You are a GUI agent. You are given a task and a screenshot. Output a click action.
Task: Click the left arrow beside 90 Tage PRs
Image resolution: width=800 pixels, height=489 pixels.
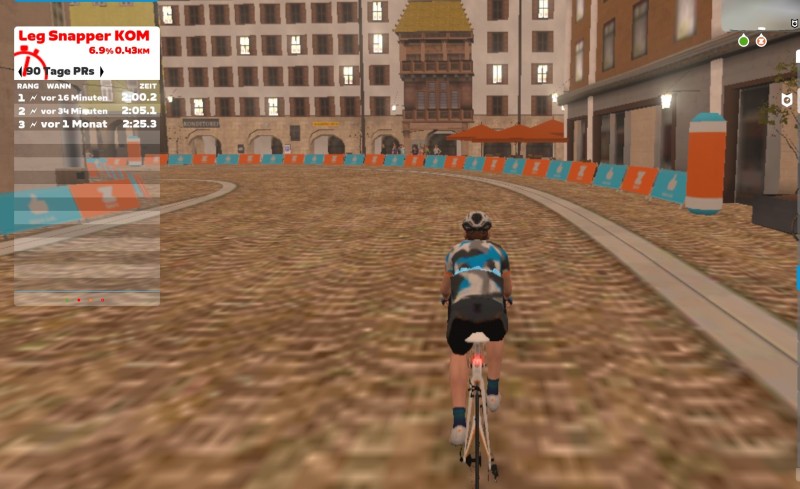click(21, 71)
